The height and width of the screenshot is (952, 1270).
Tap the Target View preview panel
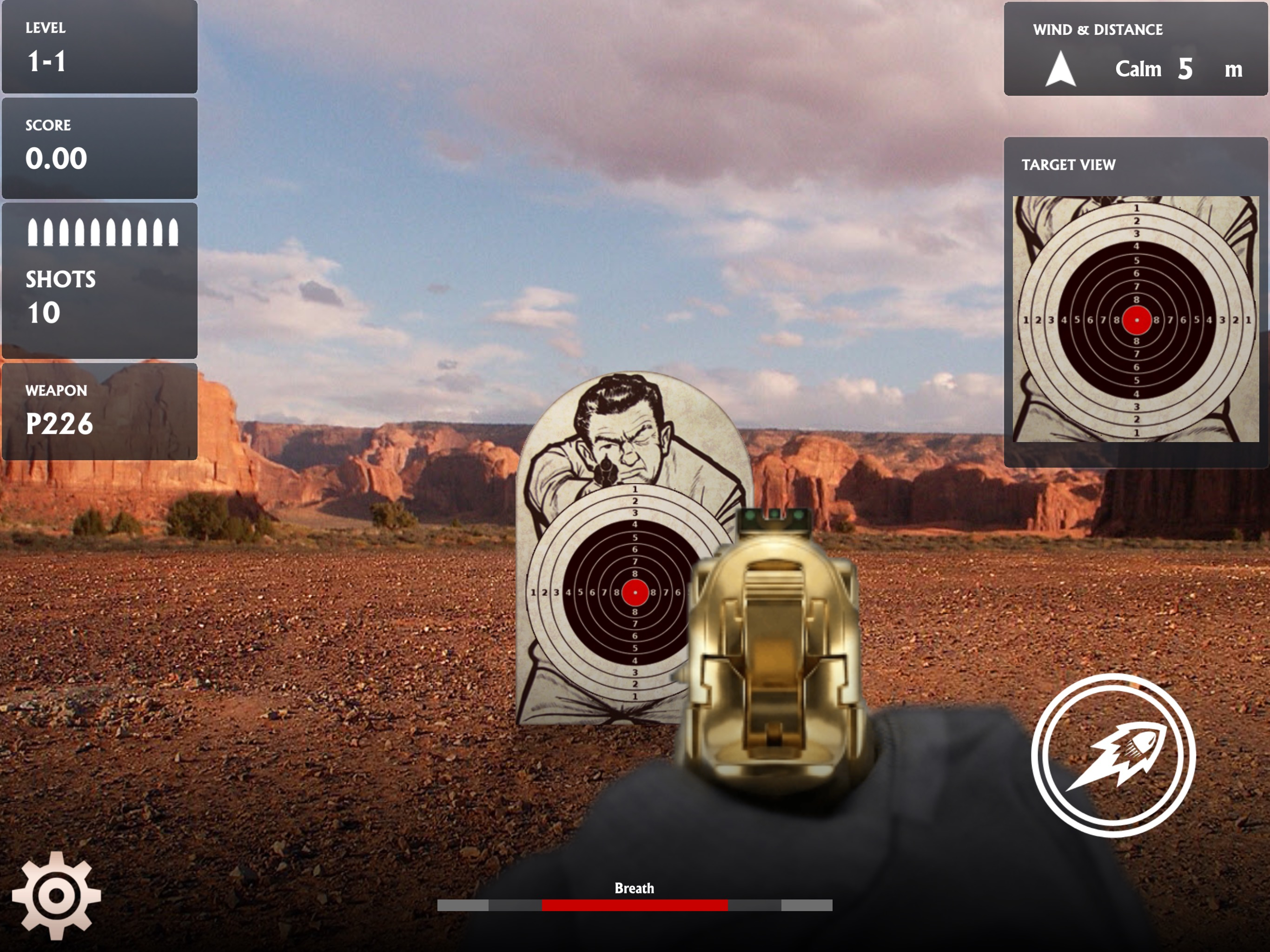pos(1135,319)
